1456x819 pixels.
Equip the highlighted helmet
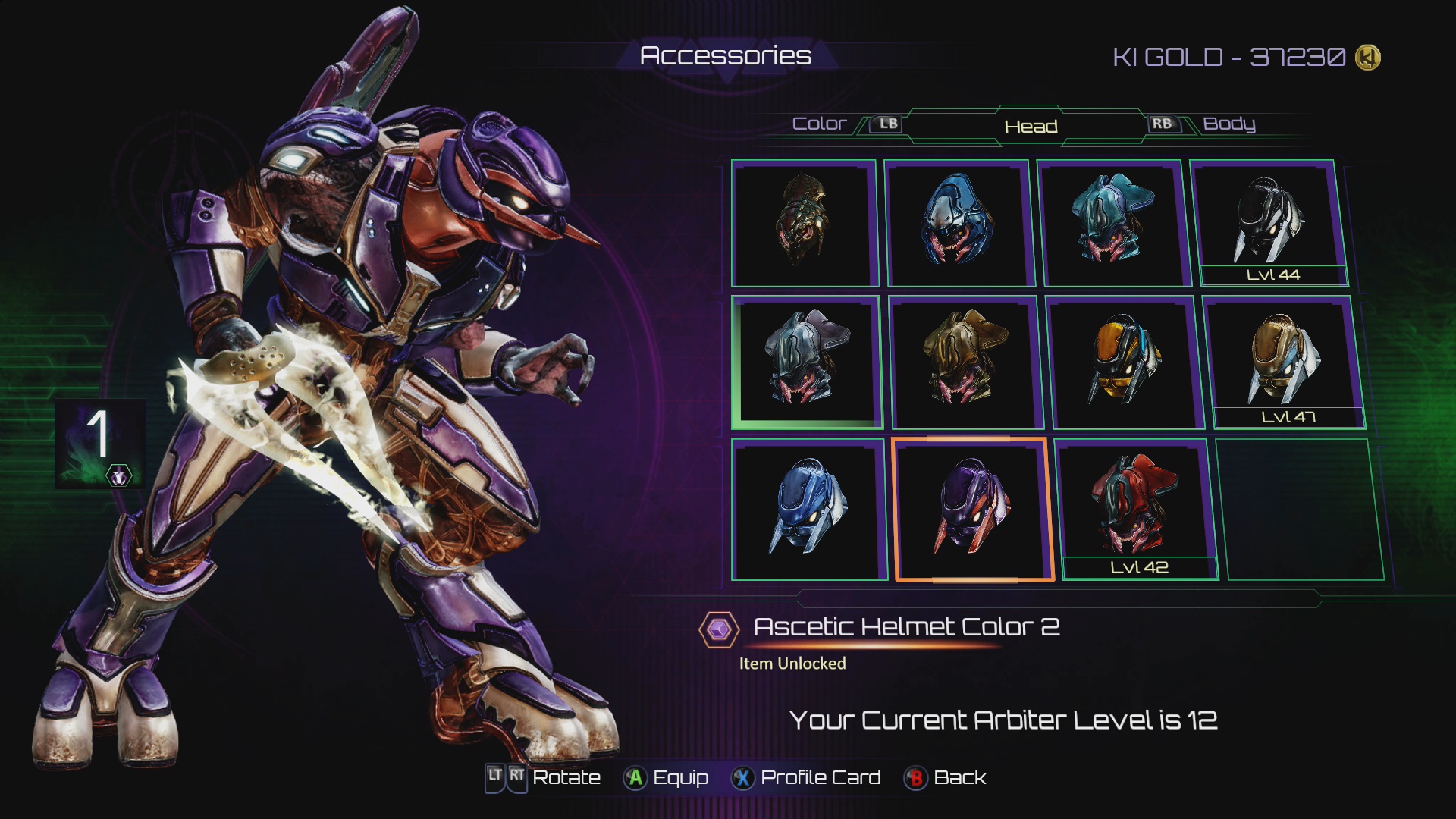click(x=666, y=778)
